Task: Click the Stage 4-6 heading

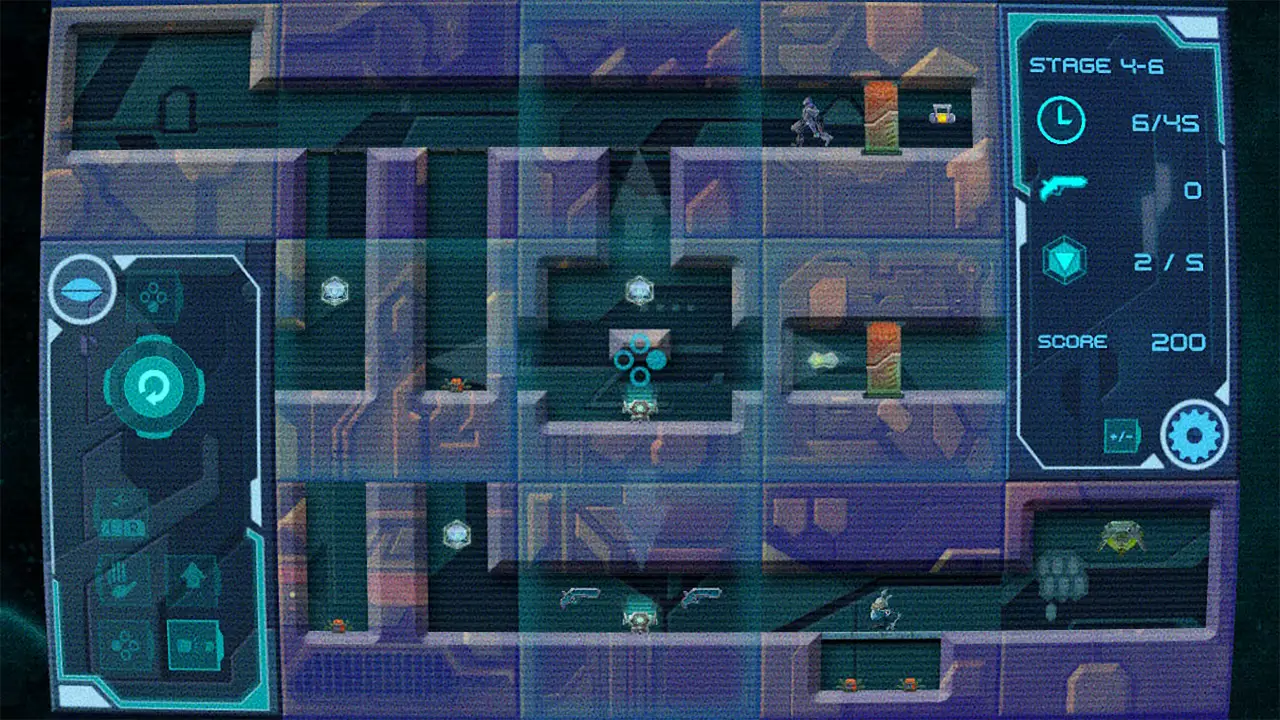Action: click(x=1098, y=66)
